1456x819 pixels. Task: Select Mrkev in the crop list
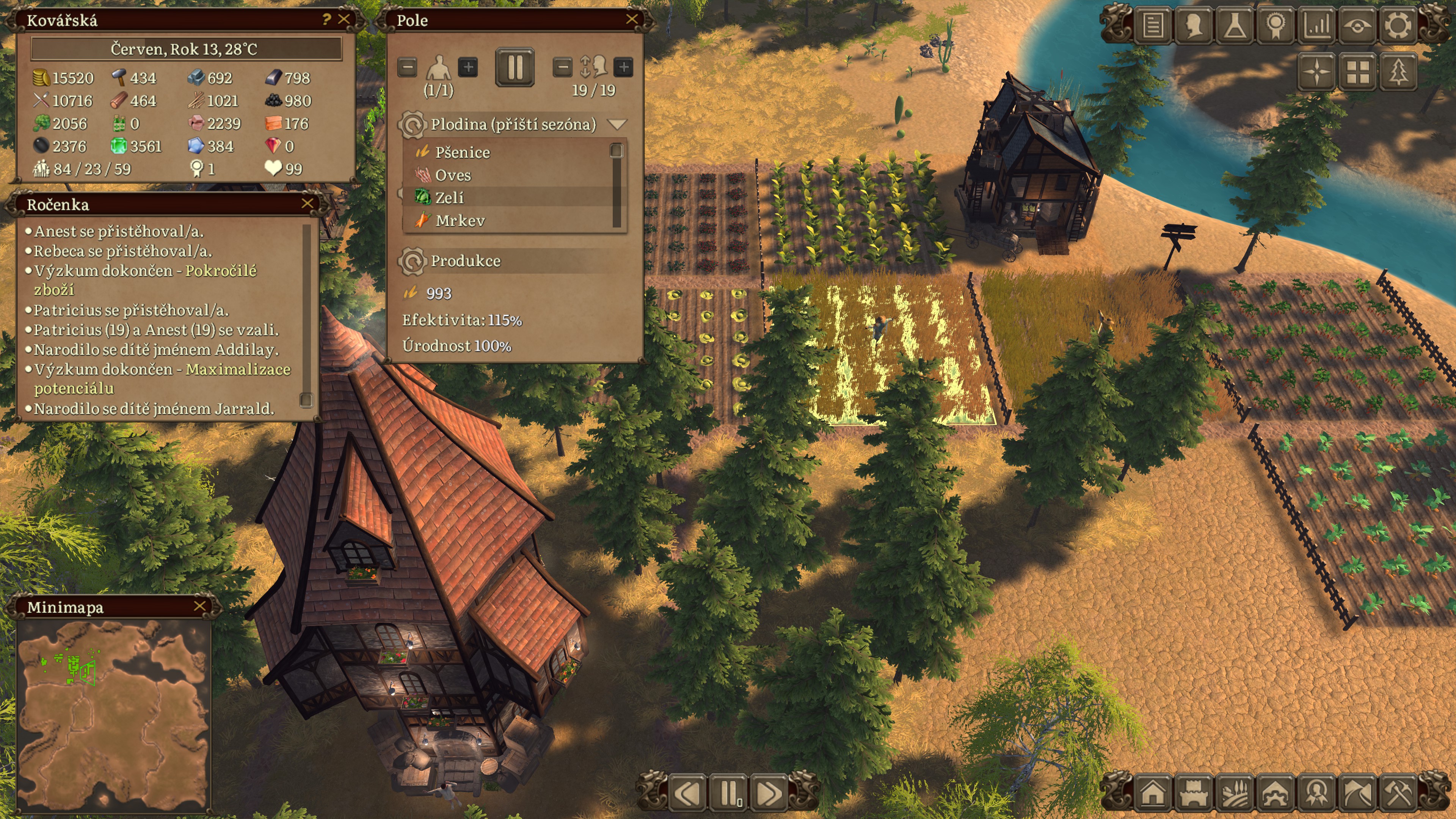click(x=460, y=220)
